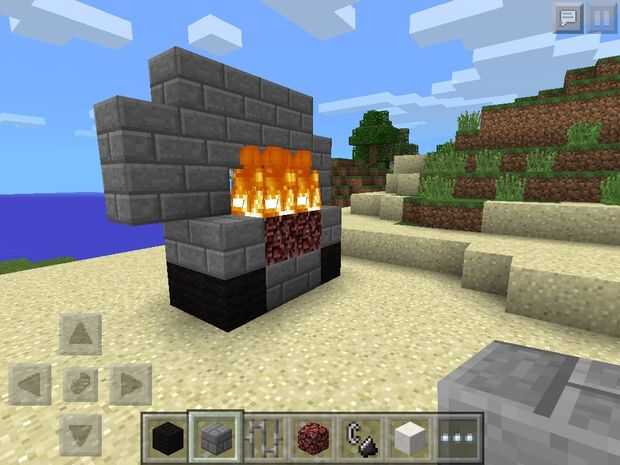Select the stone bricks hotbar slot
The width and height of the screenshot is (620, 465).
(x=214, y=437)
